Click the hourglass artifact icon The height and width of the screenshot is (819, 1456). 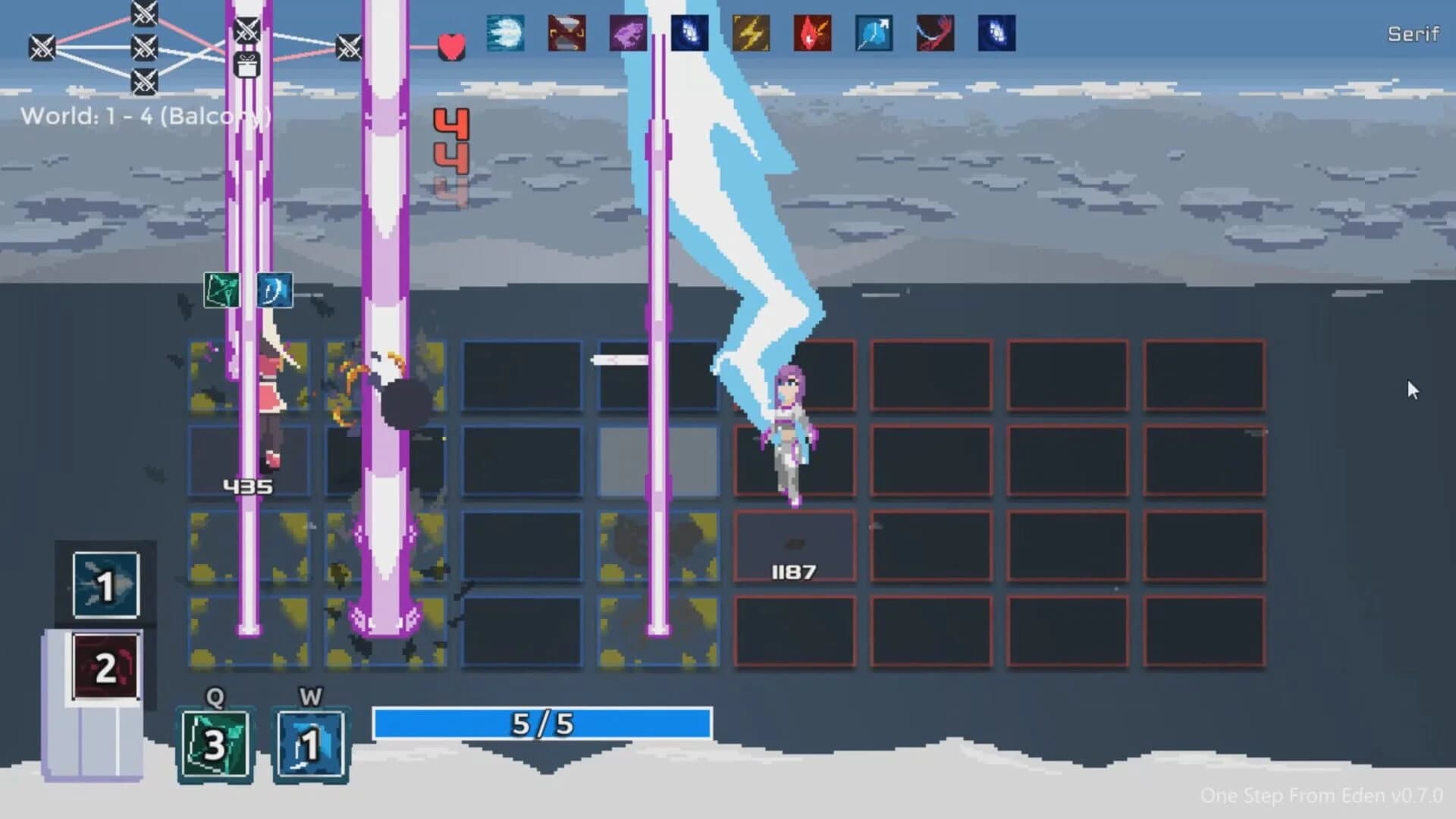[565, 33]
